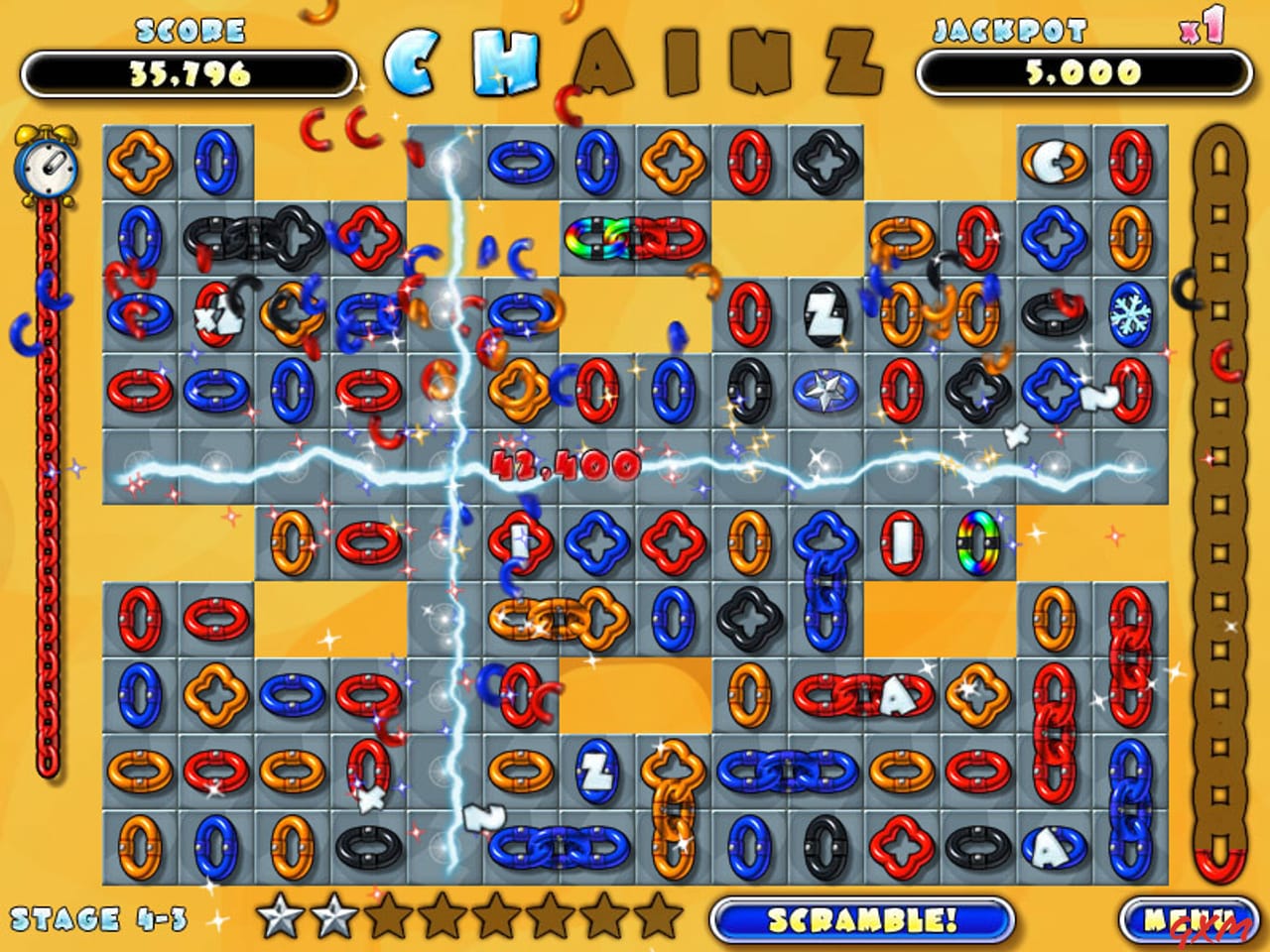Image resolution: width=1270 pixels, height=952 pixels.
Task: Click the Z bomb tile in bottom rows
Action: coord(595,776)
